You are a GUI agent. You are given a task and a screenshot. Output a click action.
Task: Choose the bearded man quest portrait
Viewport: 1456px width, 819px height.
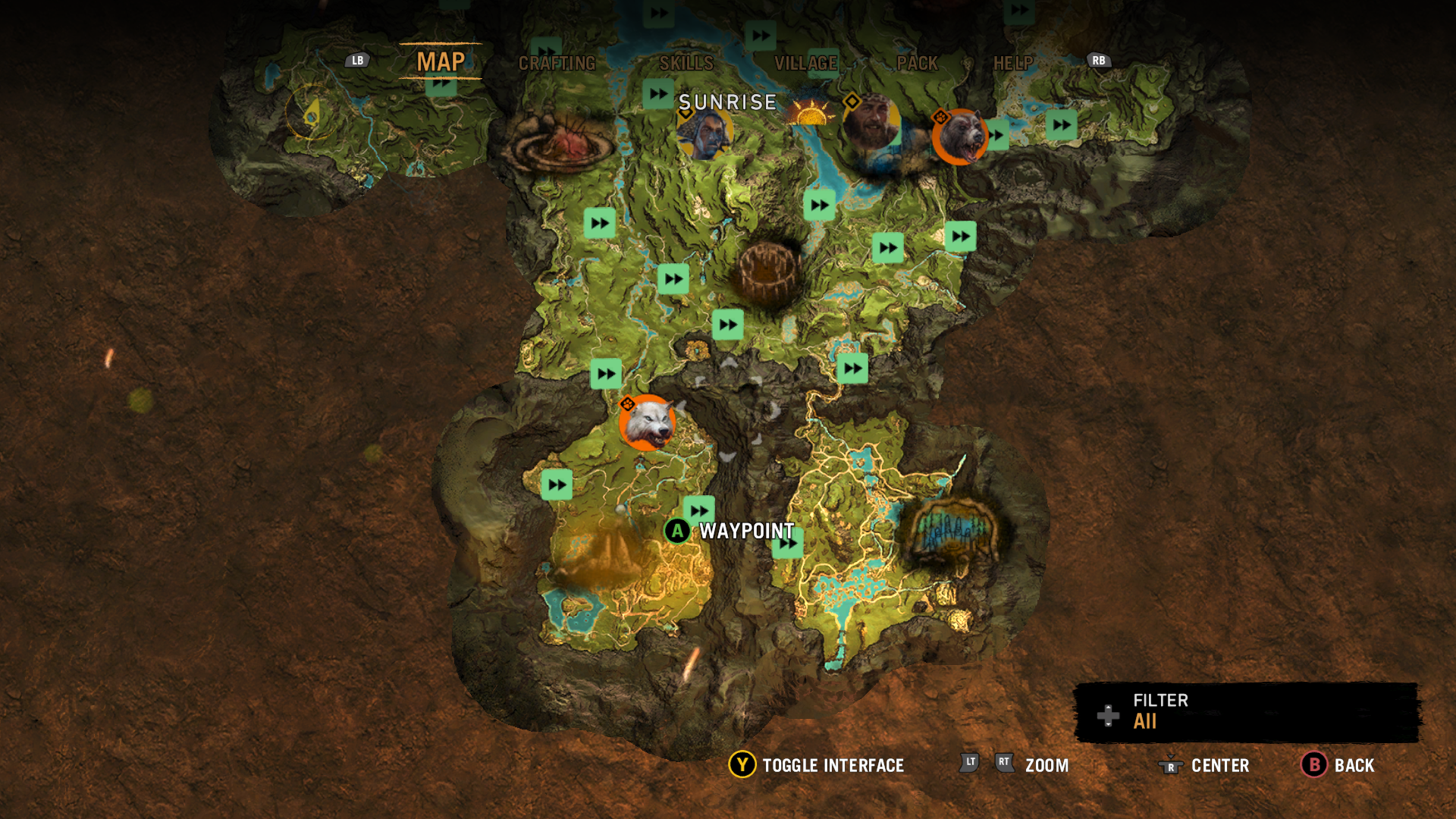coord(871,121)
